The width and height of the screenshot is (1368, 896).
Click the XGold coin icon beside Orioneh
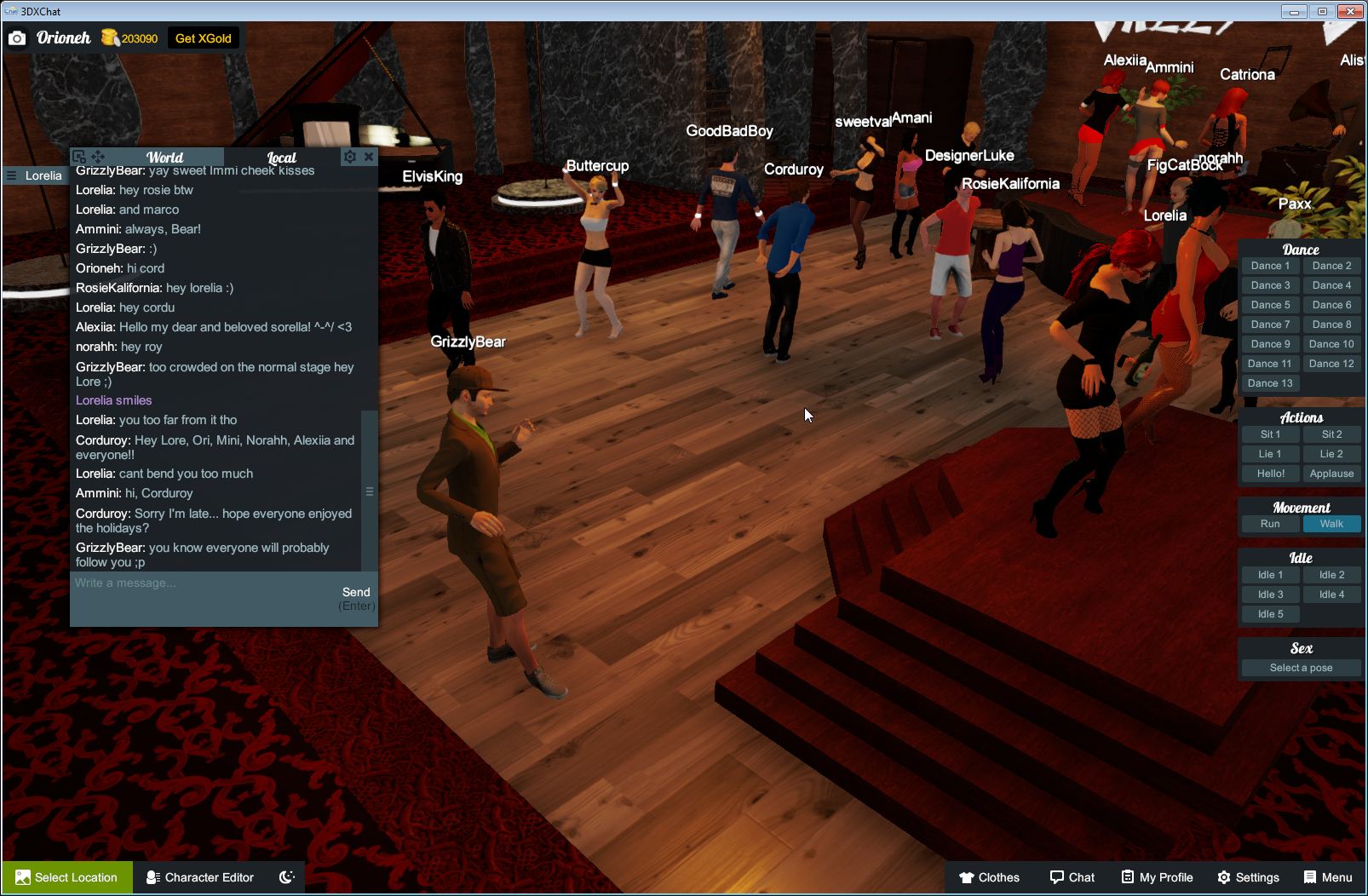point(112,37)
